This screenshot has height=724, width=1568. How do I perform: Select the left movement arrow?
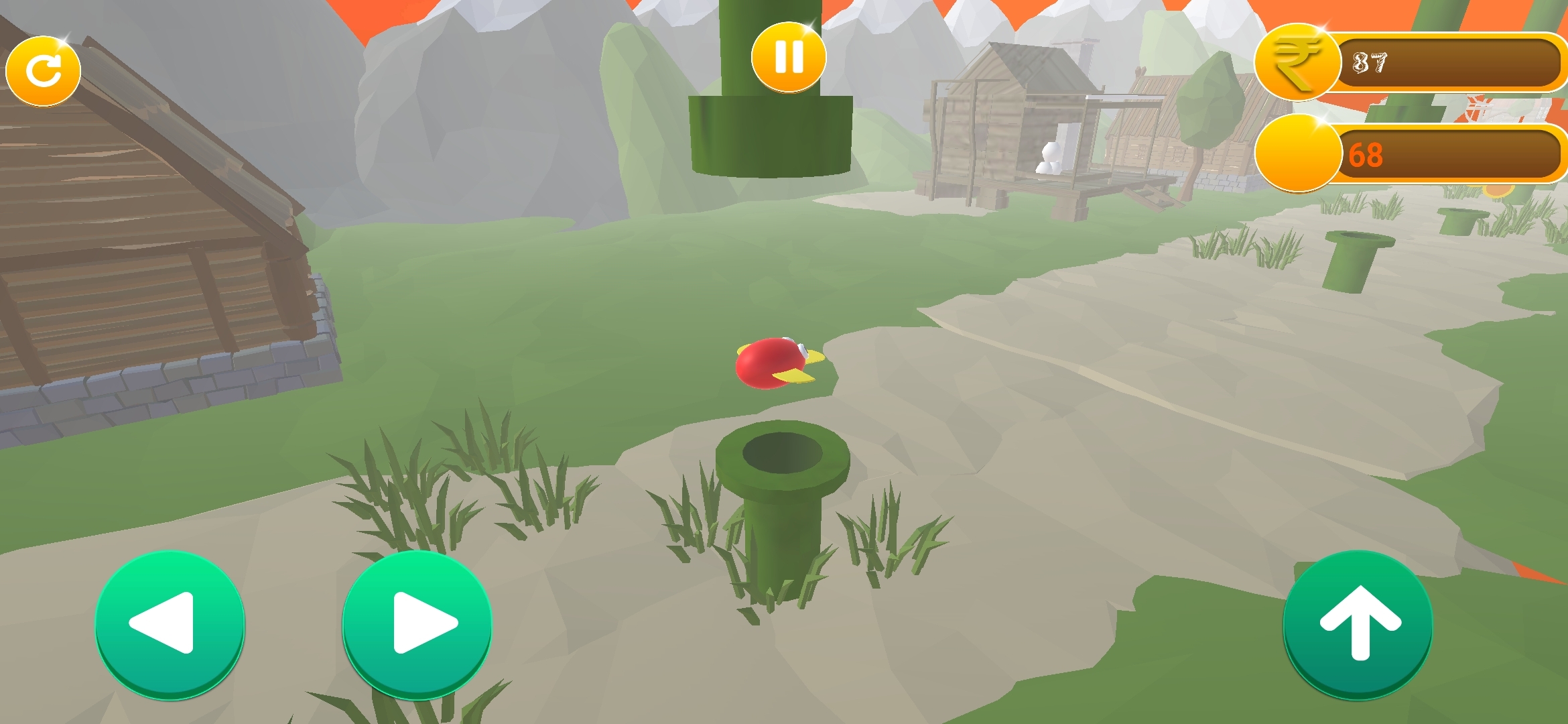[170, 622]
